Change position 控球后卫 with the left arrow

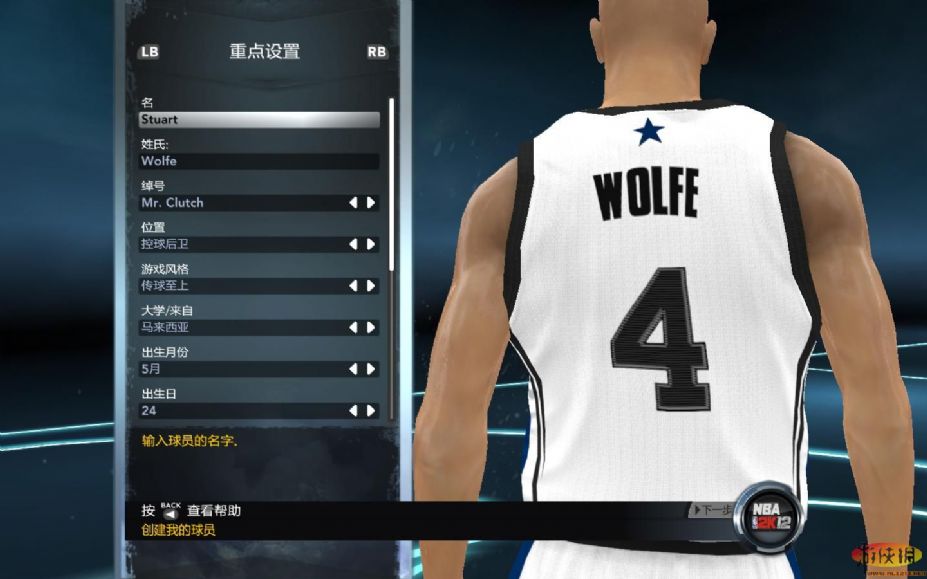tap(353, 244)
